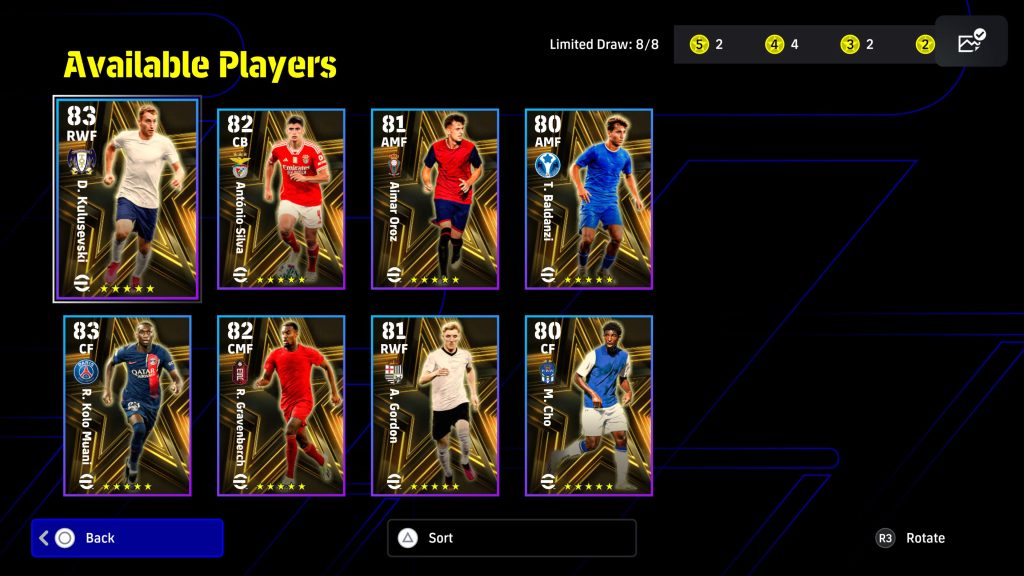Pick the A. Gordon RWF card
This screenshot has width=1024, height=576.
[x=435, y=405]
